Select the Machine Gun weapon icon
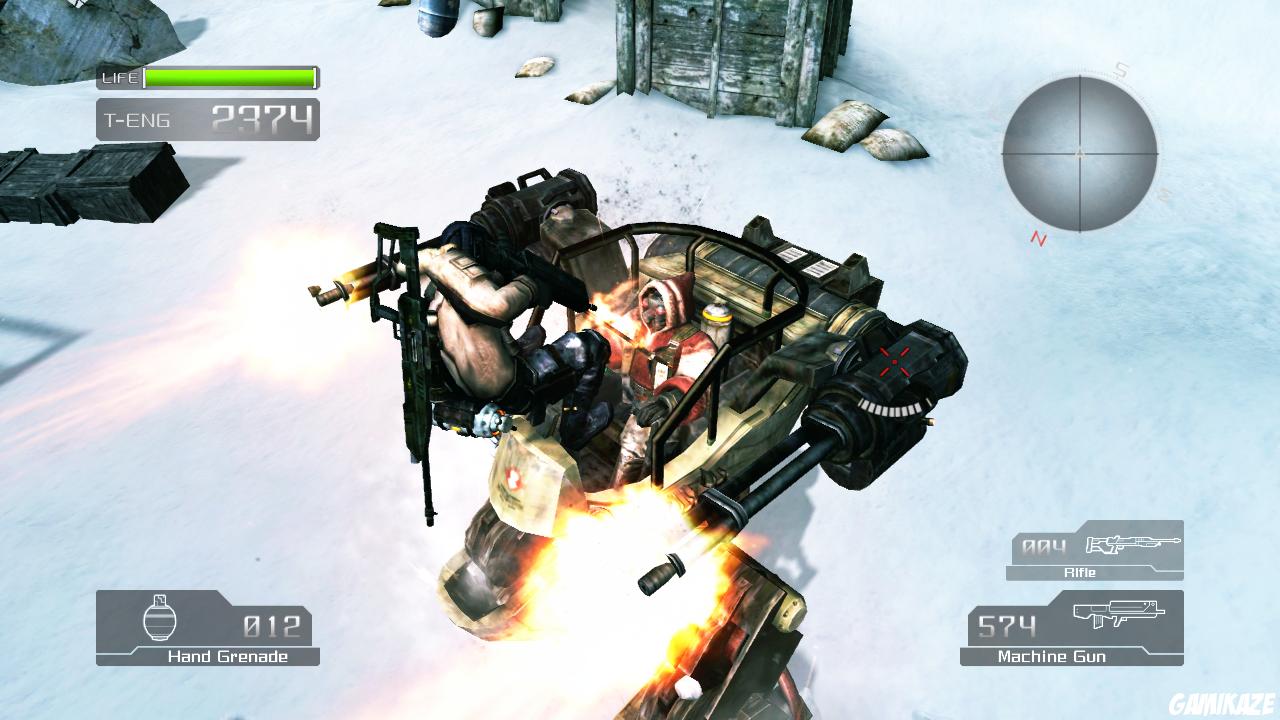 [x=1120, y=617]
